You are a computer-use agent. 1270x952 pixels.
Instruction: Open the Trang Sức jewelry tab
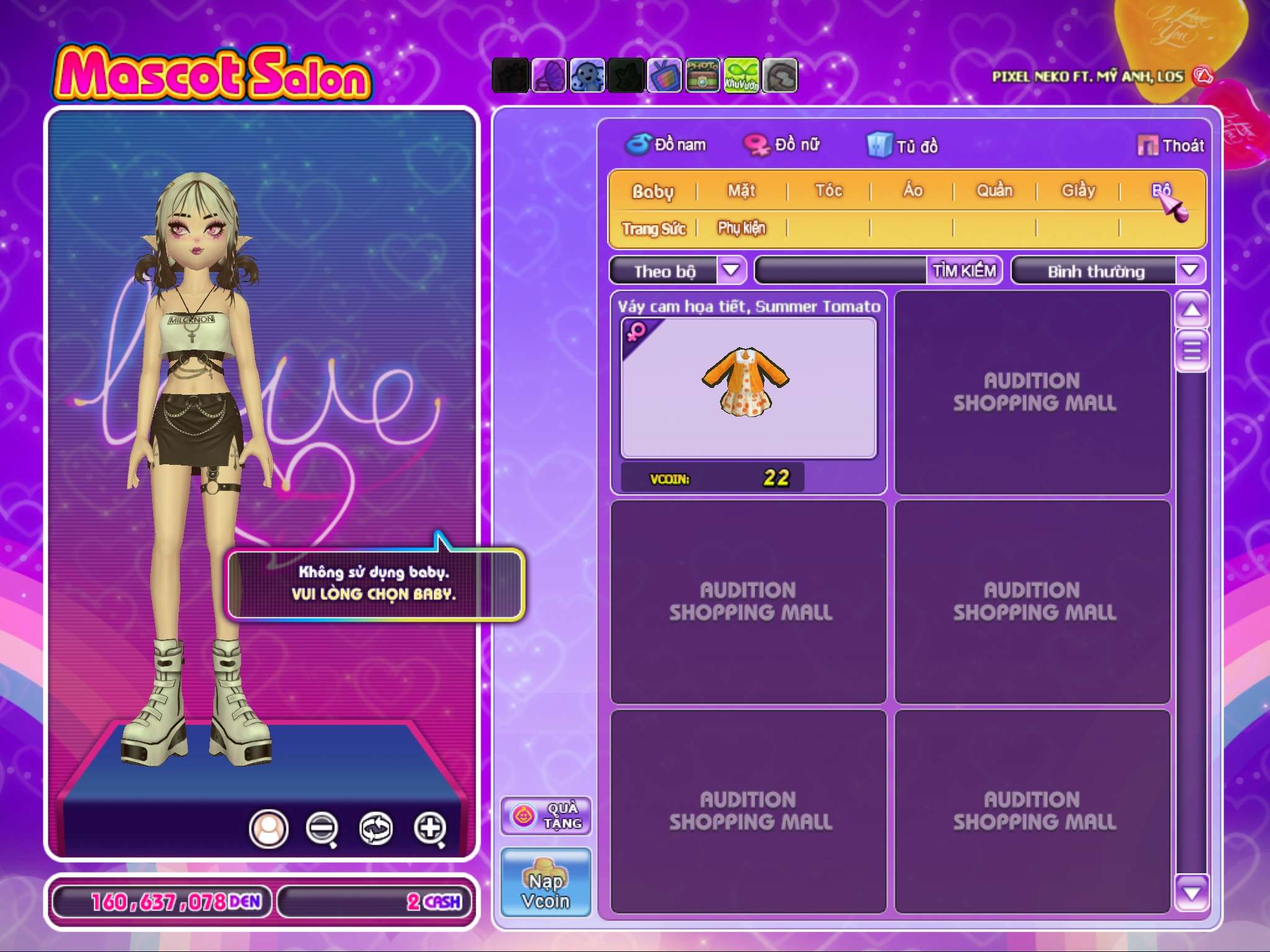[654, 229]
